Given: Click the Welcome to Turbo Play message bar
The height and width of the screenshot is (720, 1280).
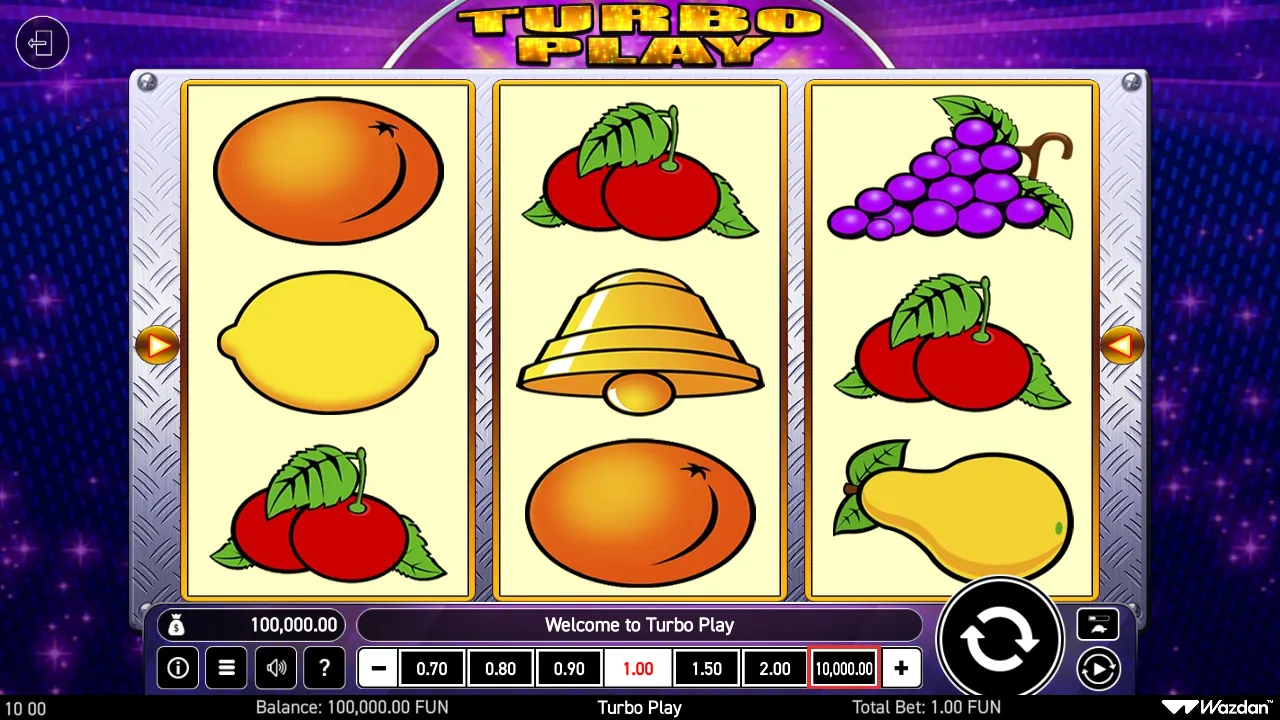Looking at the screenshot, I should [640, 625].
